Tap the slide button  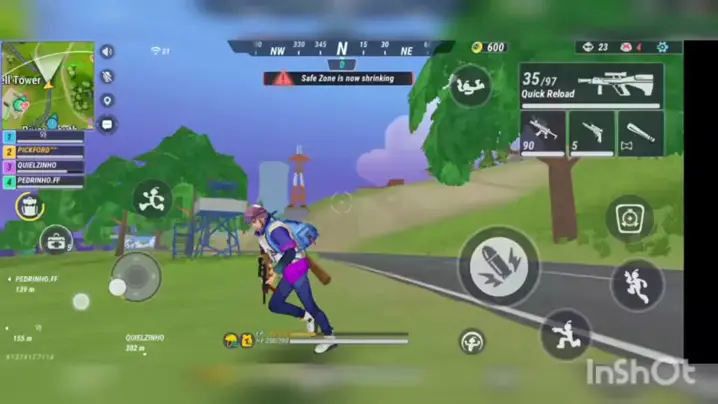point(565,333)
